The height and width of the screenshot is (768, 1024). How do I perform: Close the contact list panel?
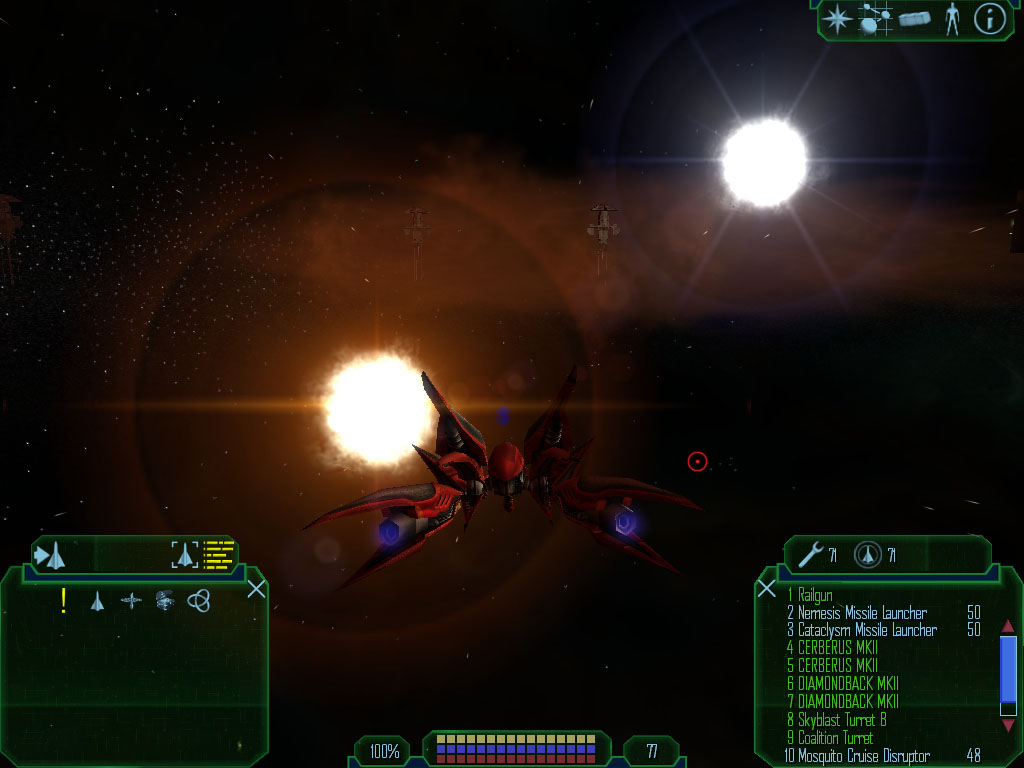(x=256, y=588)
